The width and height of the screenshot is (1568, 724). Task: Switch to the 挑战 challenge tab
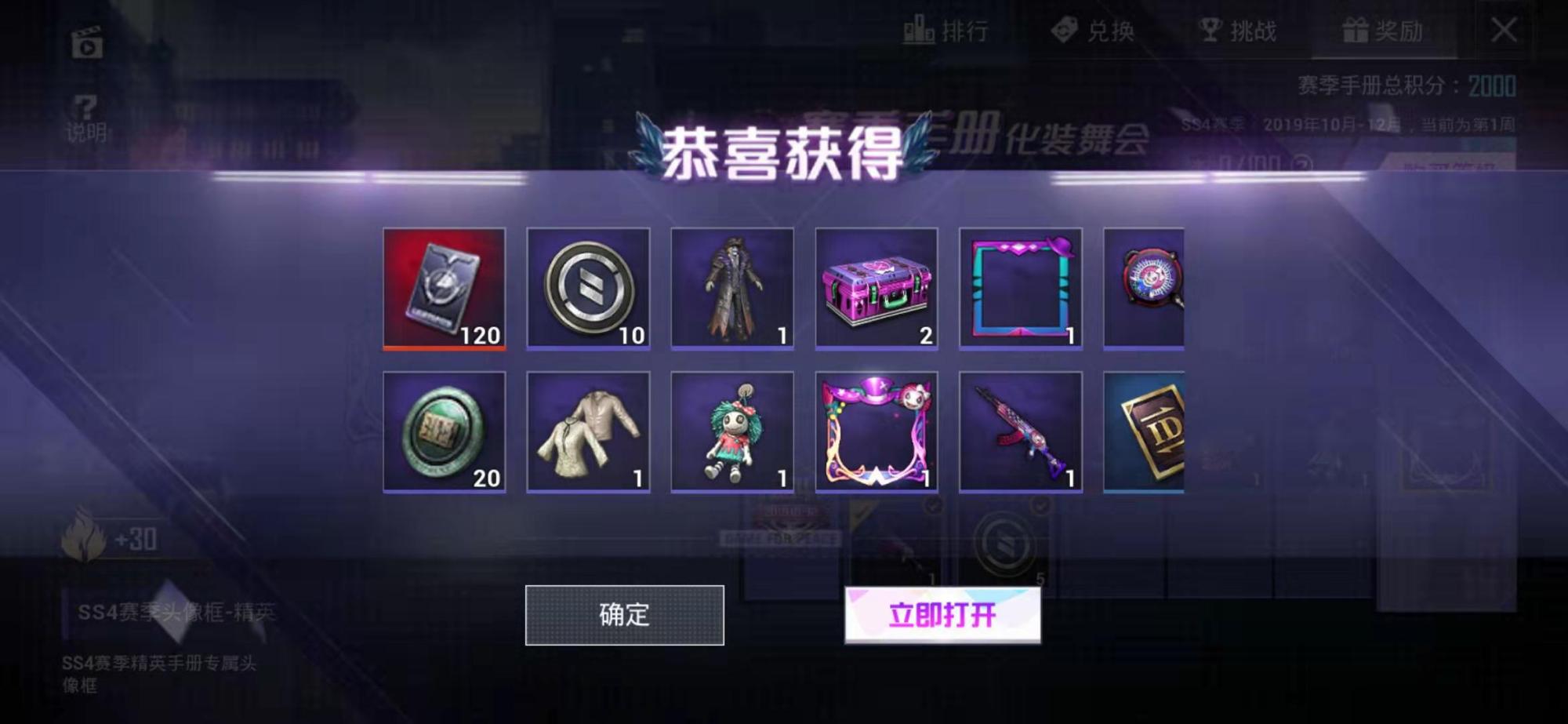[1237, 31]
